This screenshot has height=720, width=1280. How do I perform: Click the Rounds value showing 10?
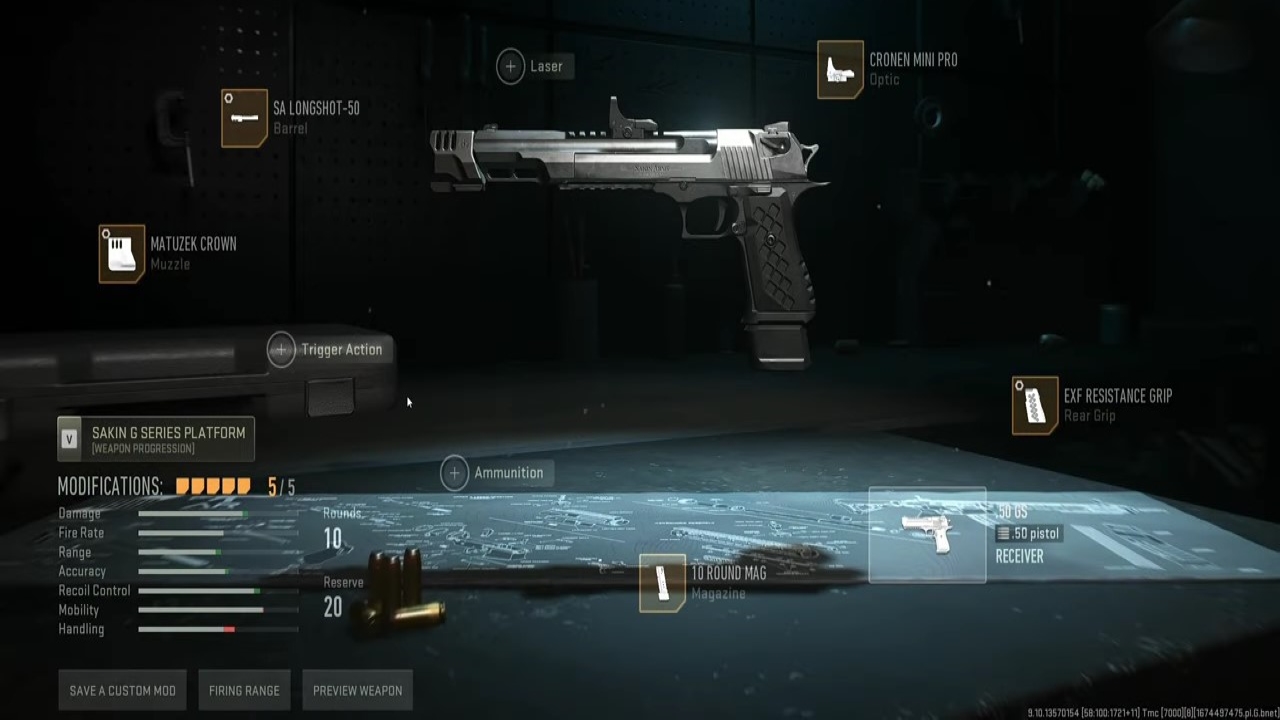[332, 539]
